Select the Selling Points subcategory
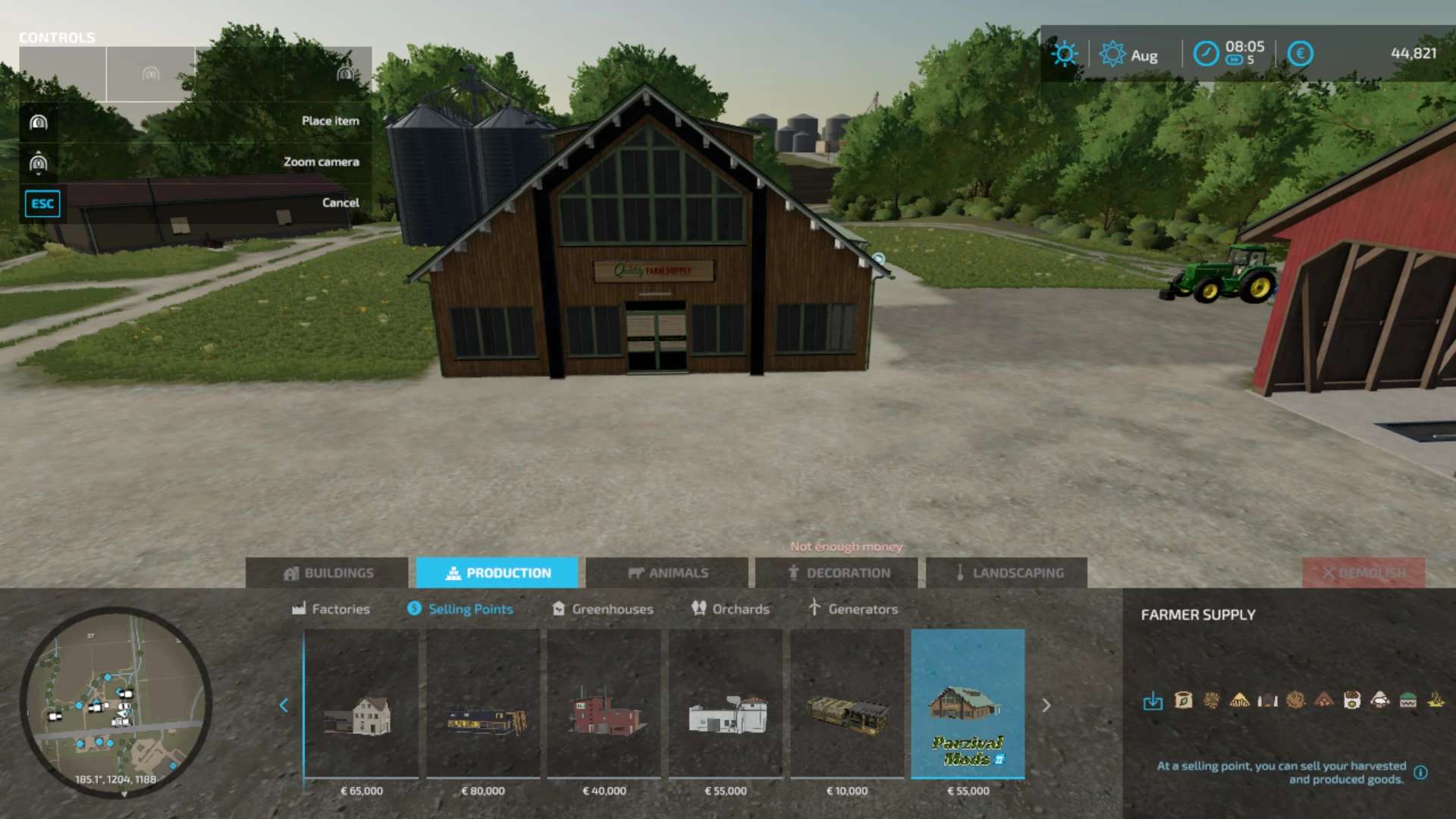The image size is (1456, 819). [x=460, y=609]
